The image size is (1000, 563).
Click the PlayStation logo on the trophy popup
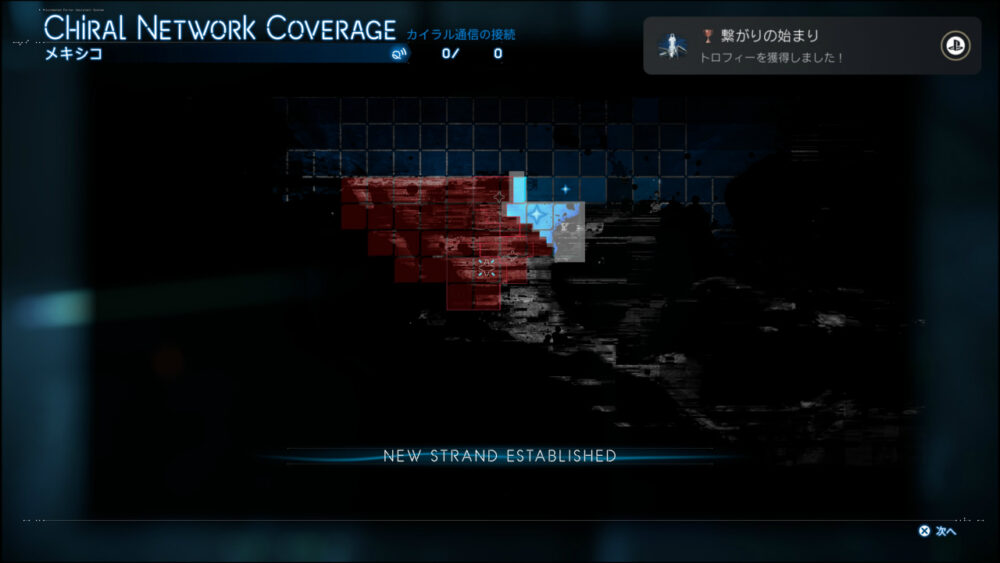click(x=955, y=46)
